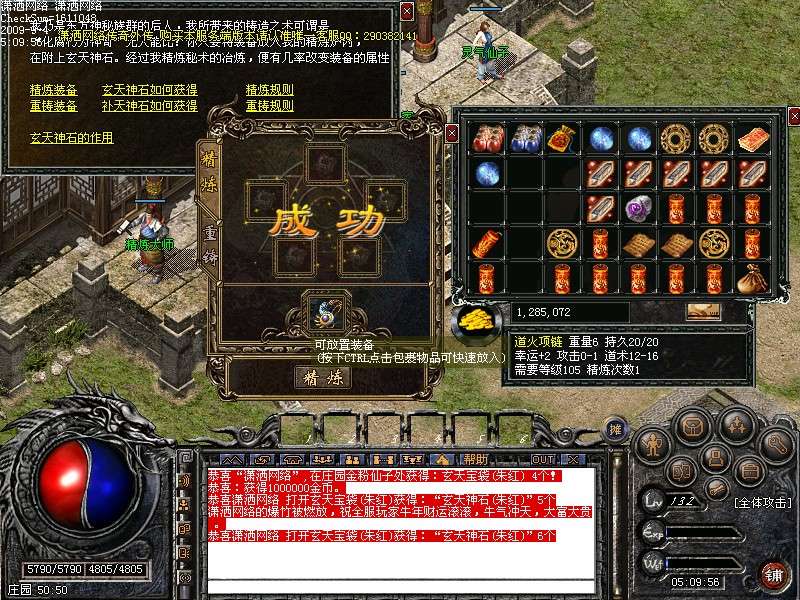
Task: Choose the 重铸装备 dialogue option
Action: pyautogui.click(x=53, y=106)
